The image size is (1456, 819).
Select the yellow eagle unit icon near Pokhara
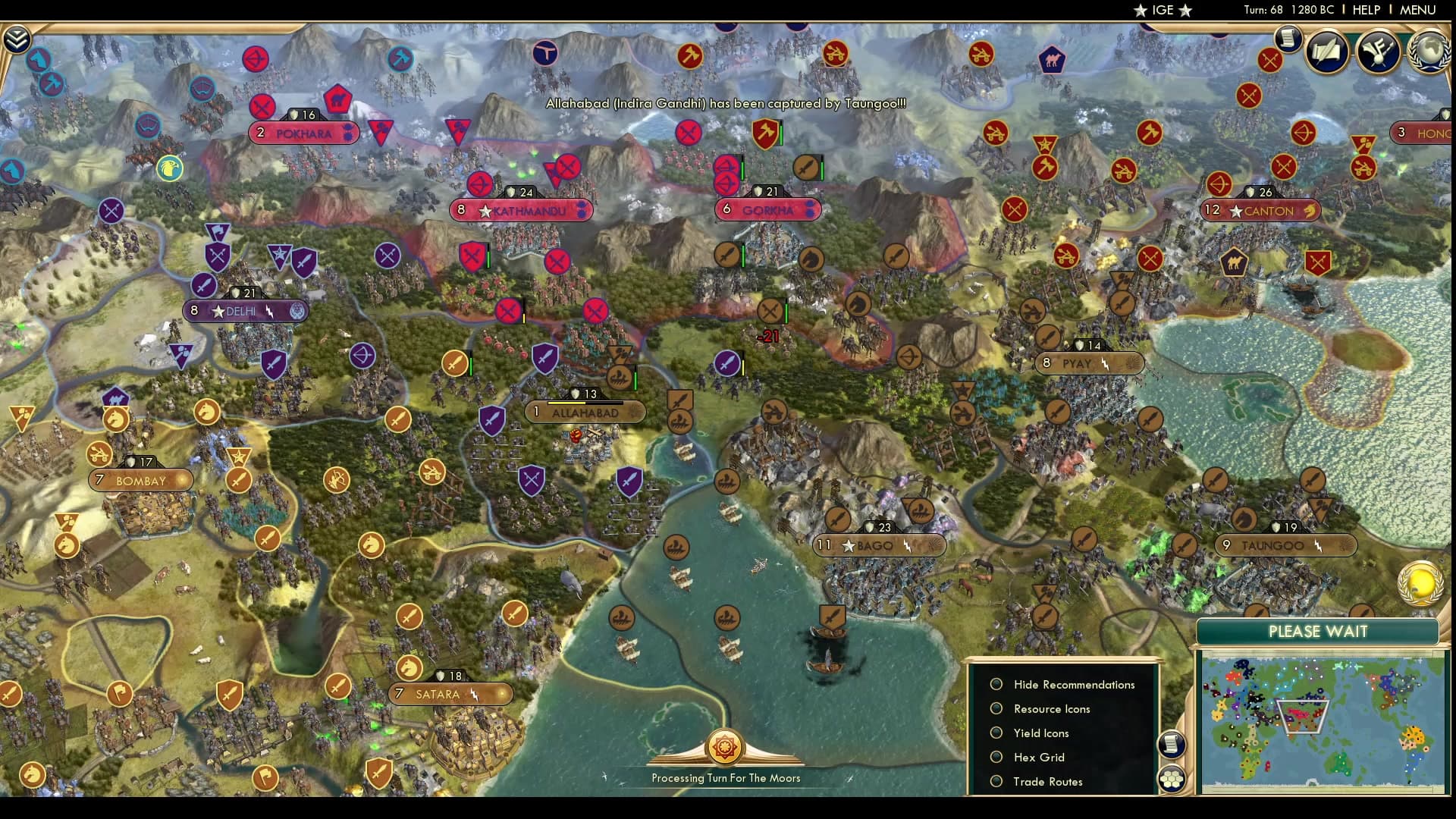click(171, 170)
